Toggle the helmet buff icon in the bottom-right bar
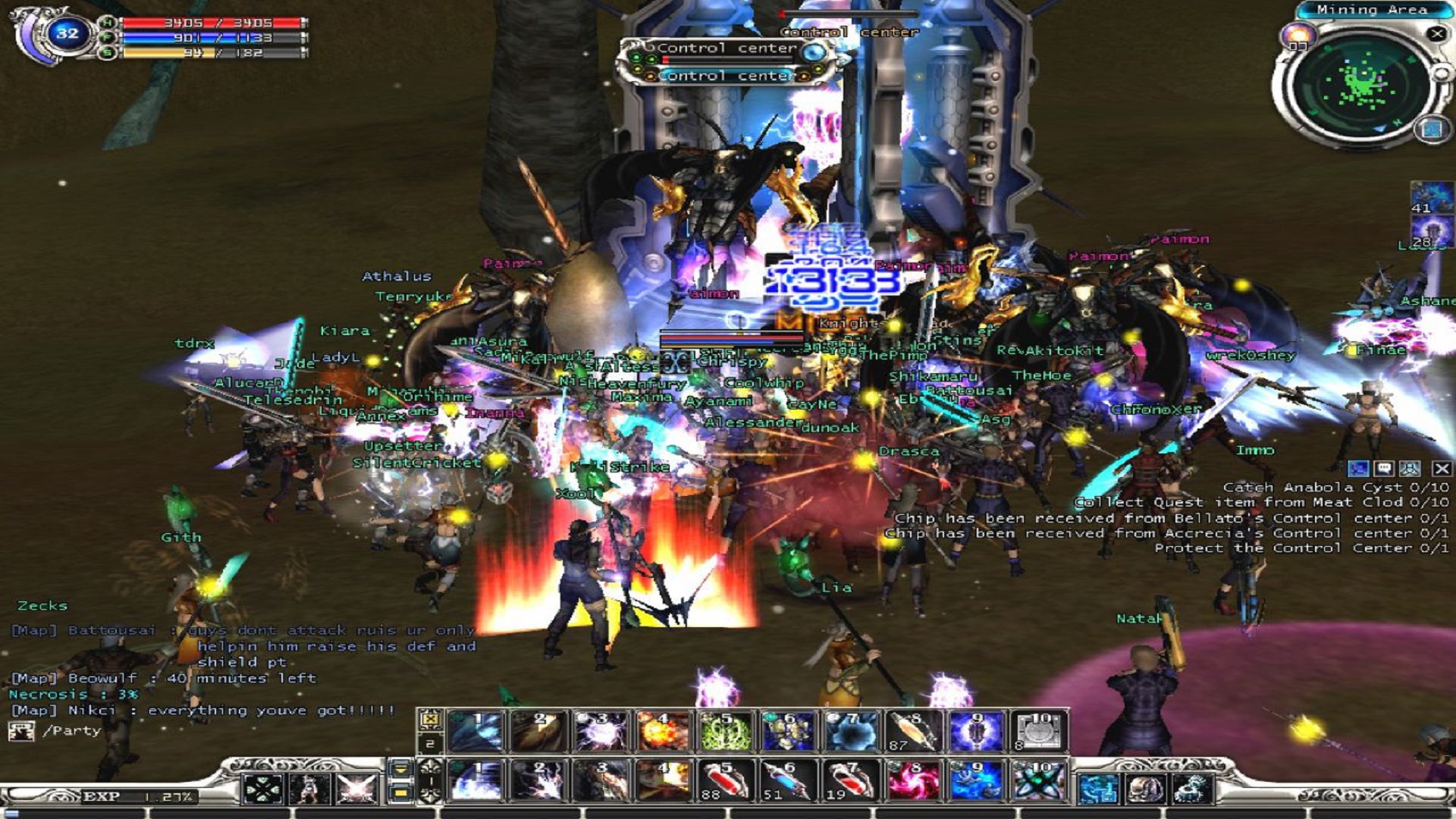 tap(1146, 788)
